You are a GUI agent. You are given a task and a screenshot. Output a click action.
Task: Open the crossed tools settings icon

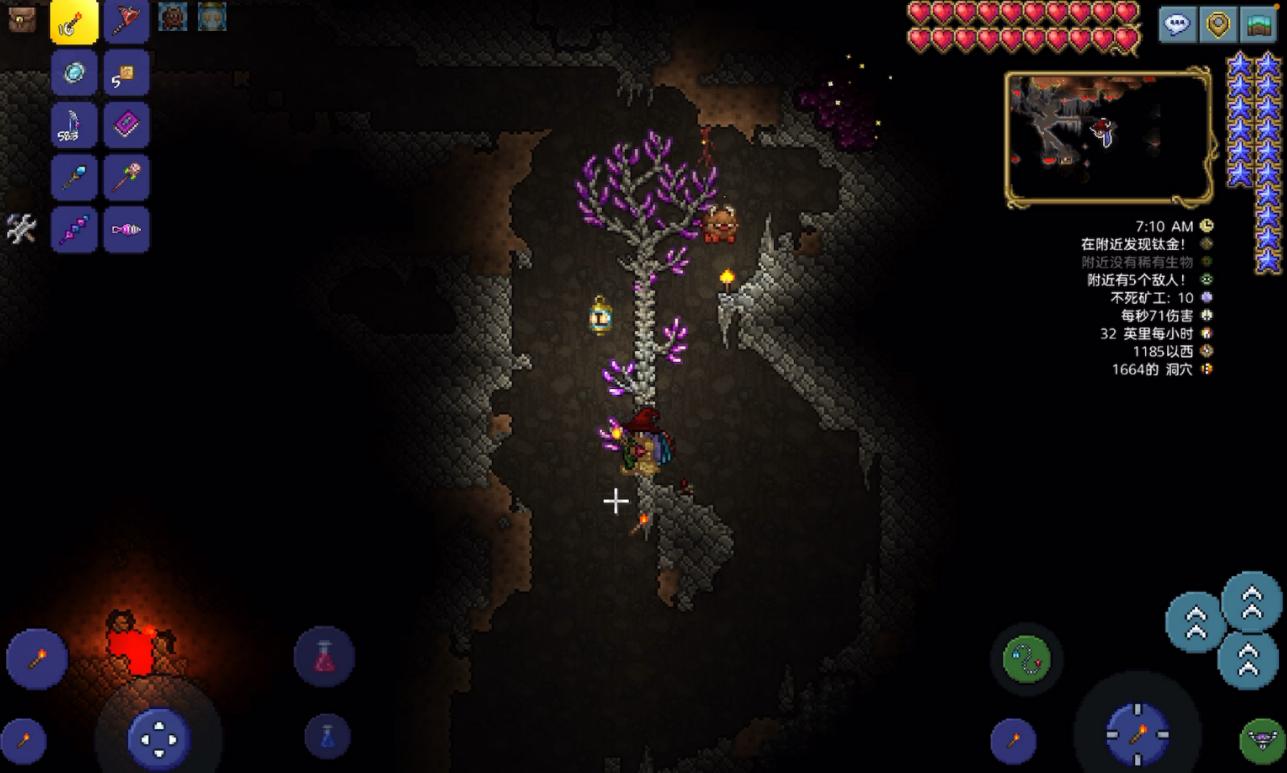coord(22,229)
